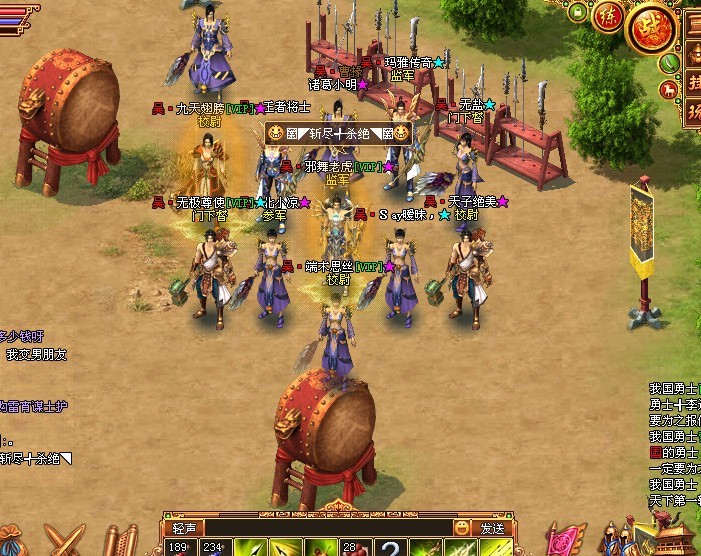Toggle the green padlock lock icon
The width and height of the screenshot is (701, 556).
click(x=577, y=14)
